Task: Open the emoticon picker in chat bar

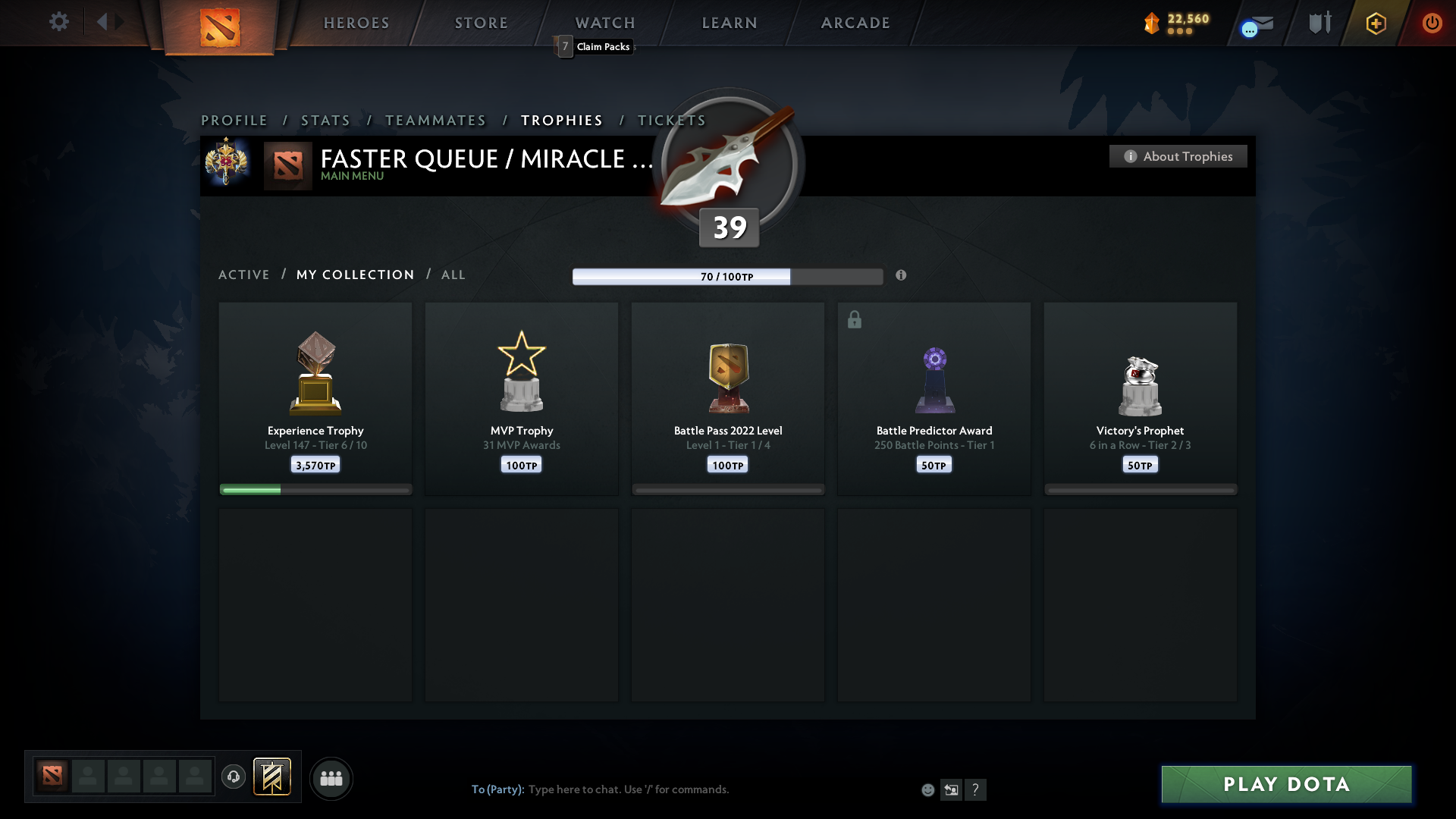Action: tap(928, 789)
